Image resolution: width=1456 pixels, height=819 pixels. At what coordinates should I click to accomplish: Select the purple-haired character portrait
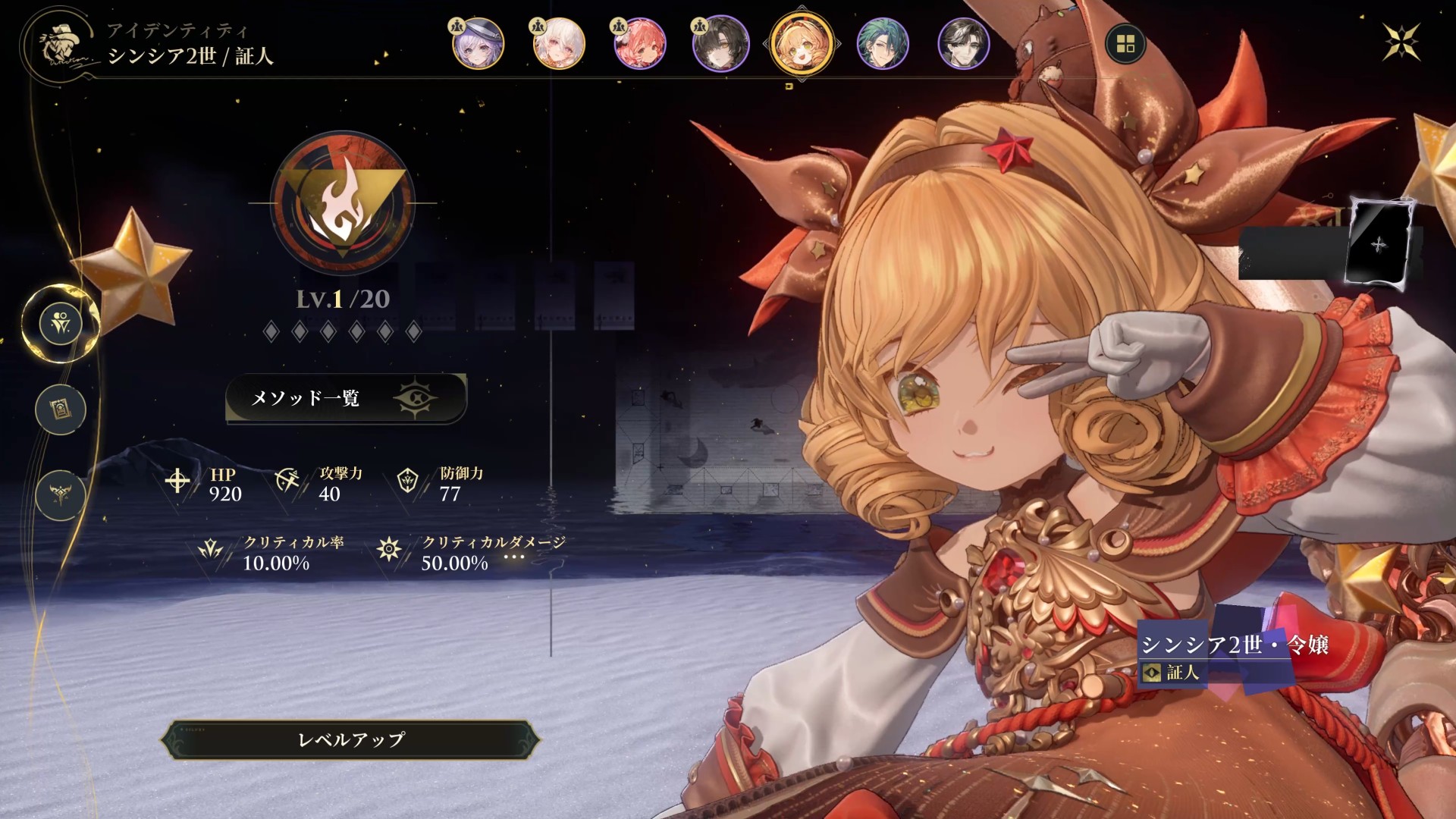[x=478, y=44]
